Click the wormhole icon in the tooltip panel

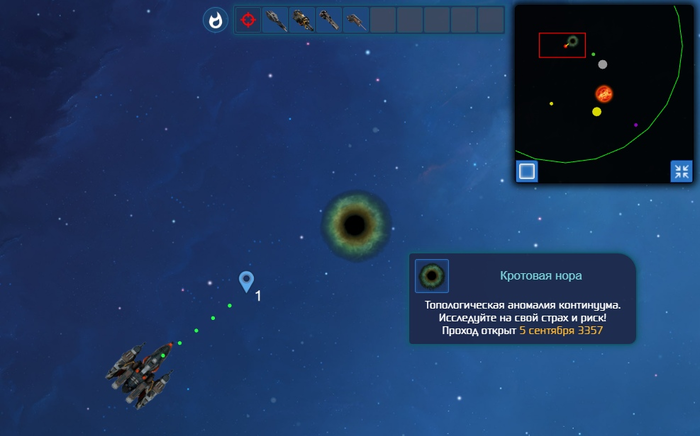pyautogui.click(x=432, y=276)
